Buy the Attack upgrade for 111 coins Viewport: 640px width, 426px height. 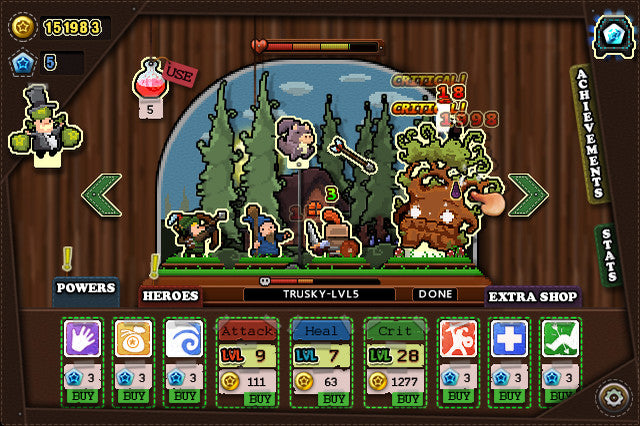(x=260, y=398)
